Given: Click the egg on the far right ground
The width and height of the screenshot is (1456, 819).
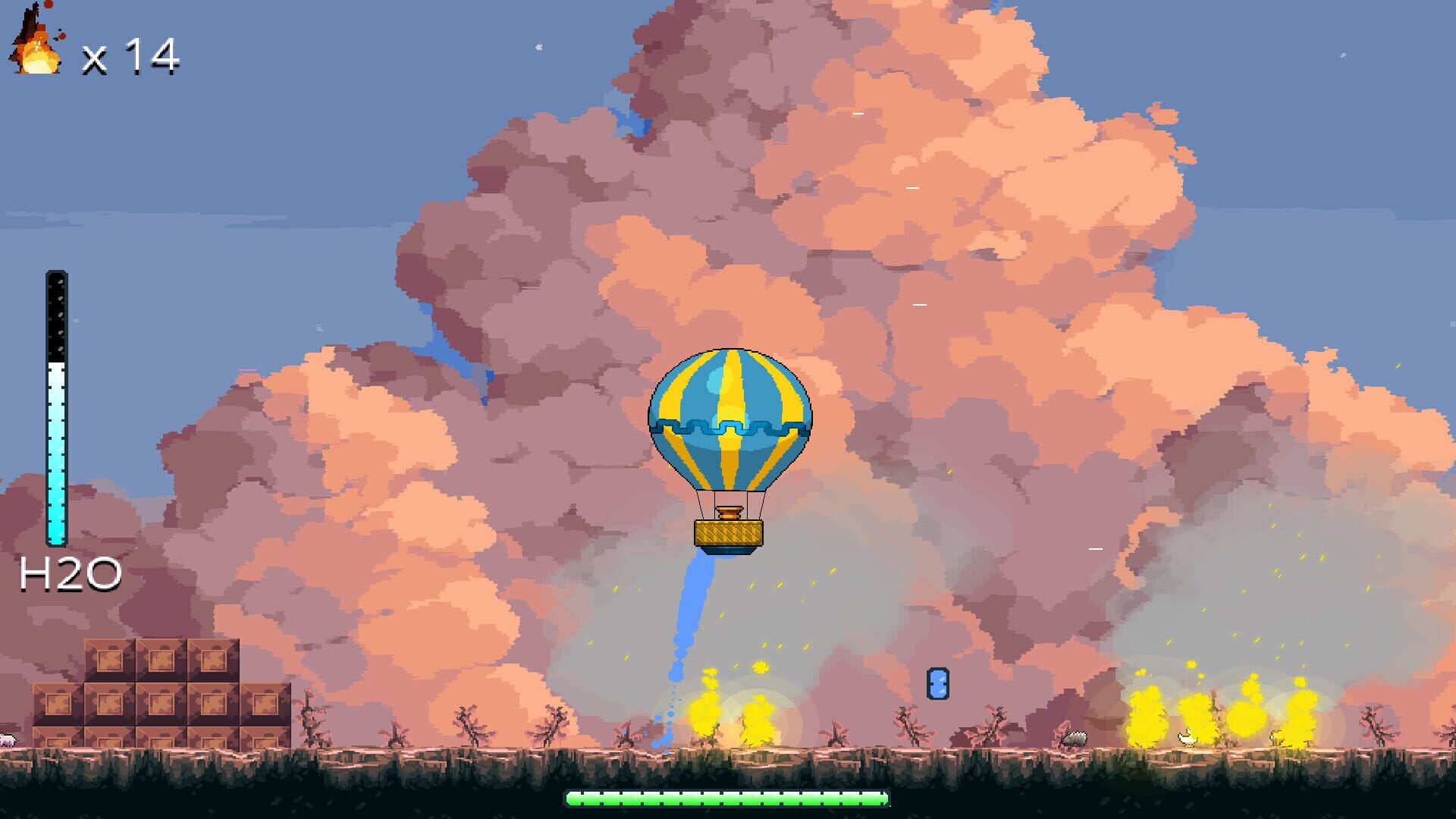Looking at the screenshot, I should pos(1276,739).
